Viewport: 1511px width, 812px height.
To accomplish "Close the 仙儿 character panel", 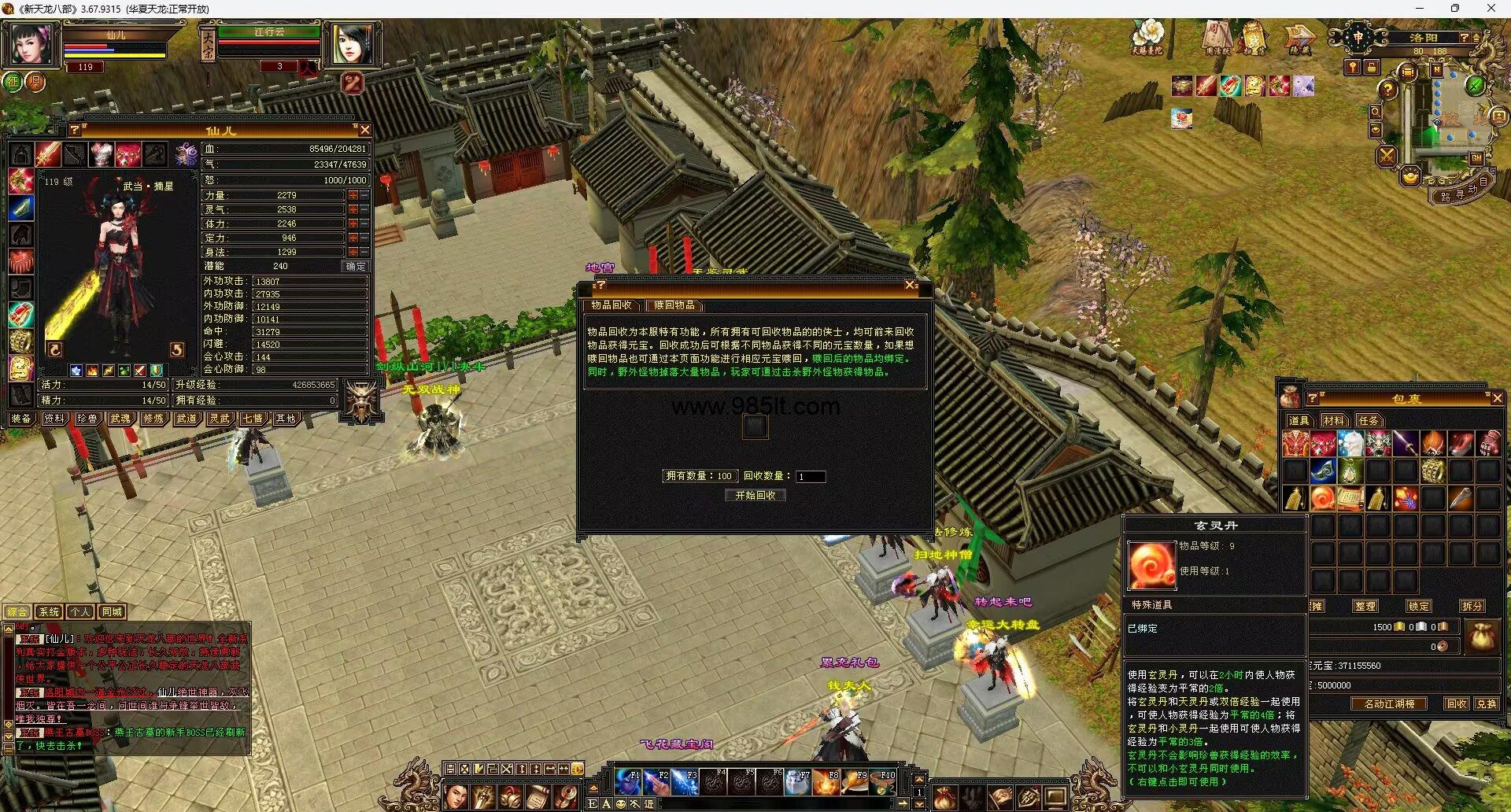I will tap(364, 130).
